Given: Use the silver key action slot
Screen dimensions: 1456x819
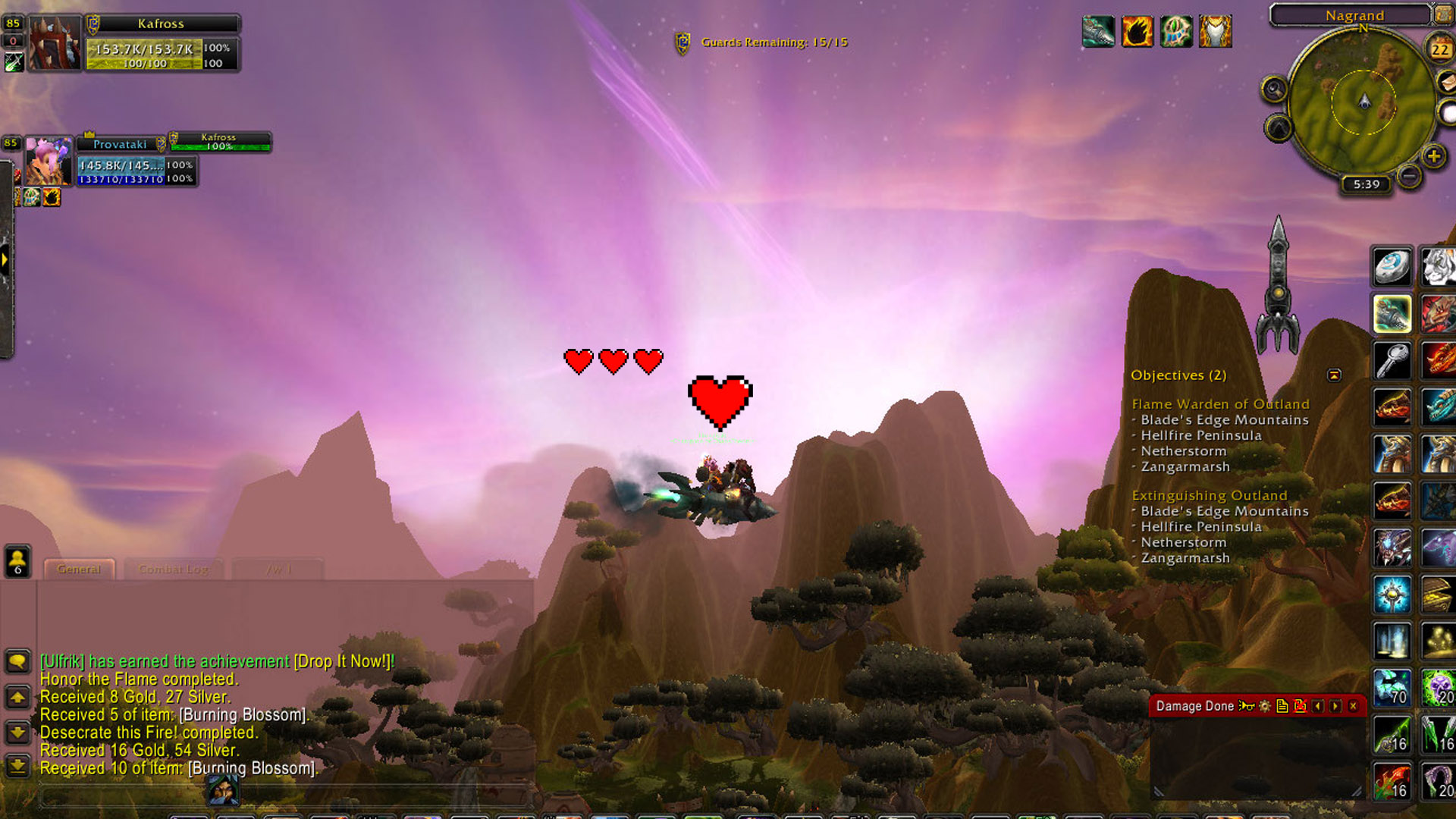Looking at the screenshot, I should [x=1392, y=360].
